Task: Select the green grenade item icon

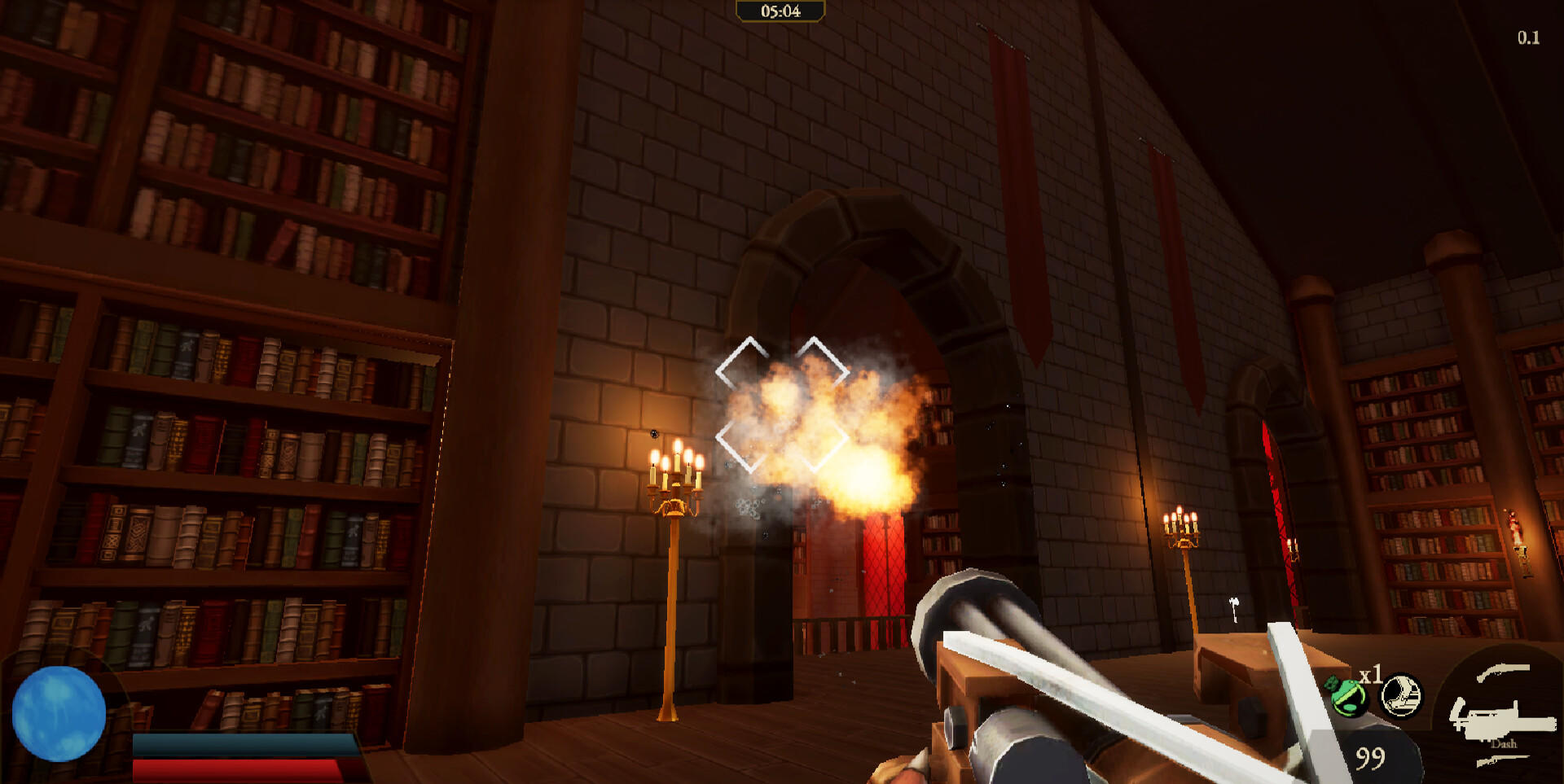Action: (x=1349, y=695)
